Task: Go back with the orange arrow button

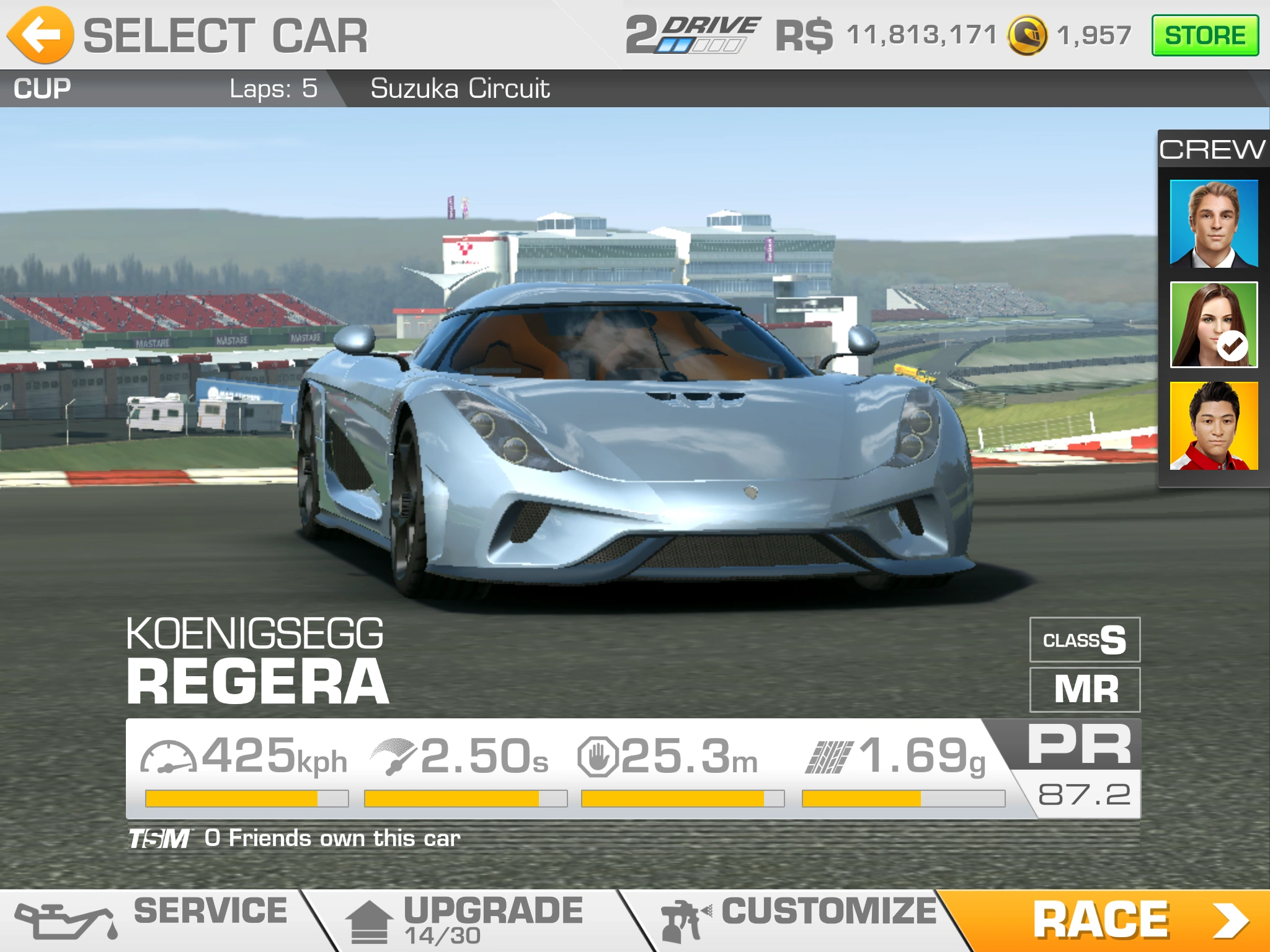Action: pos(41,35)
